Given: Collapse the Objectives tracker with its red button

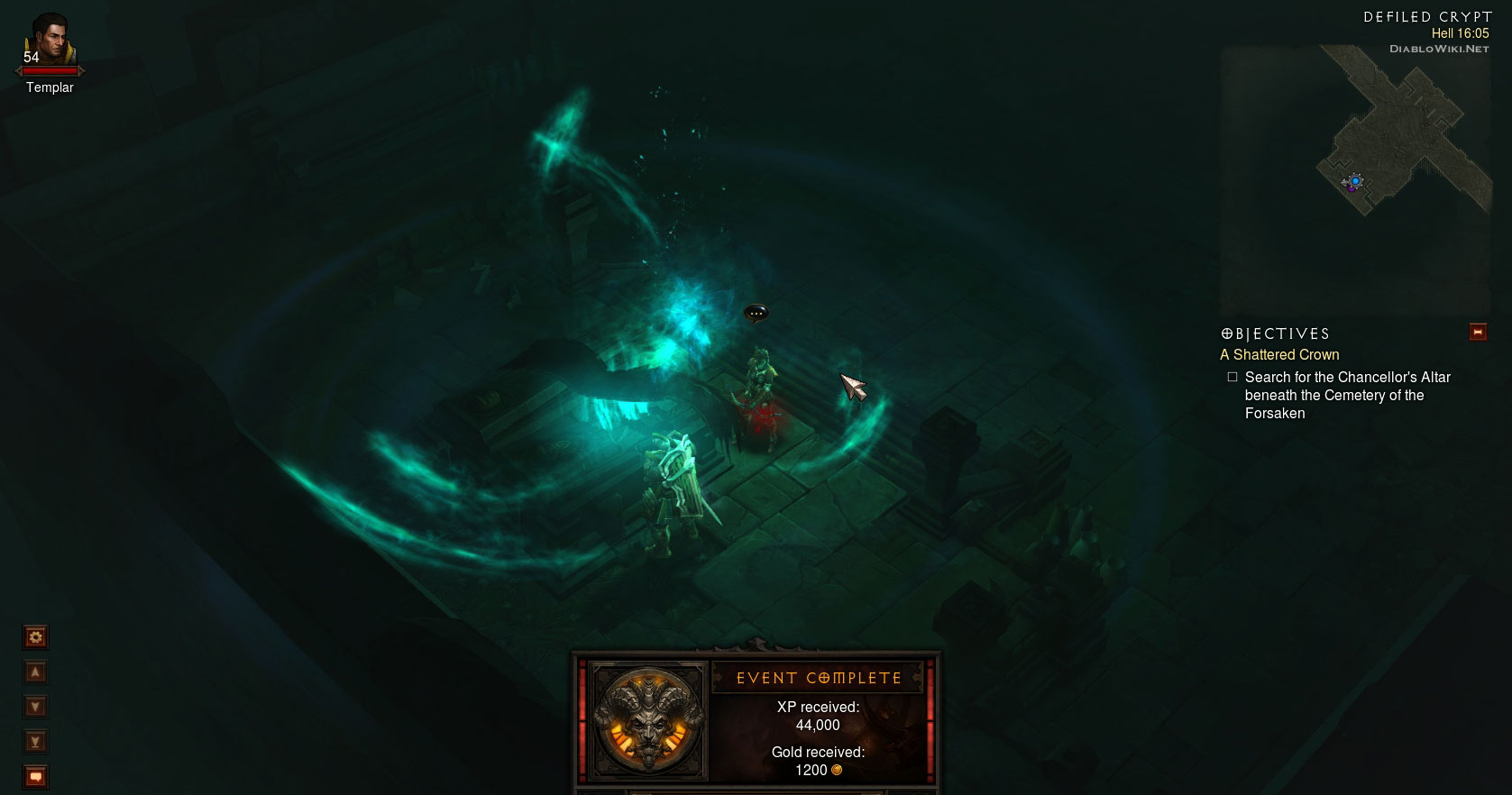Looking at the screenshot, I should (1478, 333).
